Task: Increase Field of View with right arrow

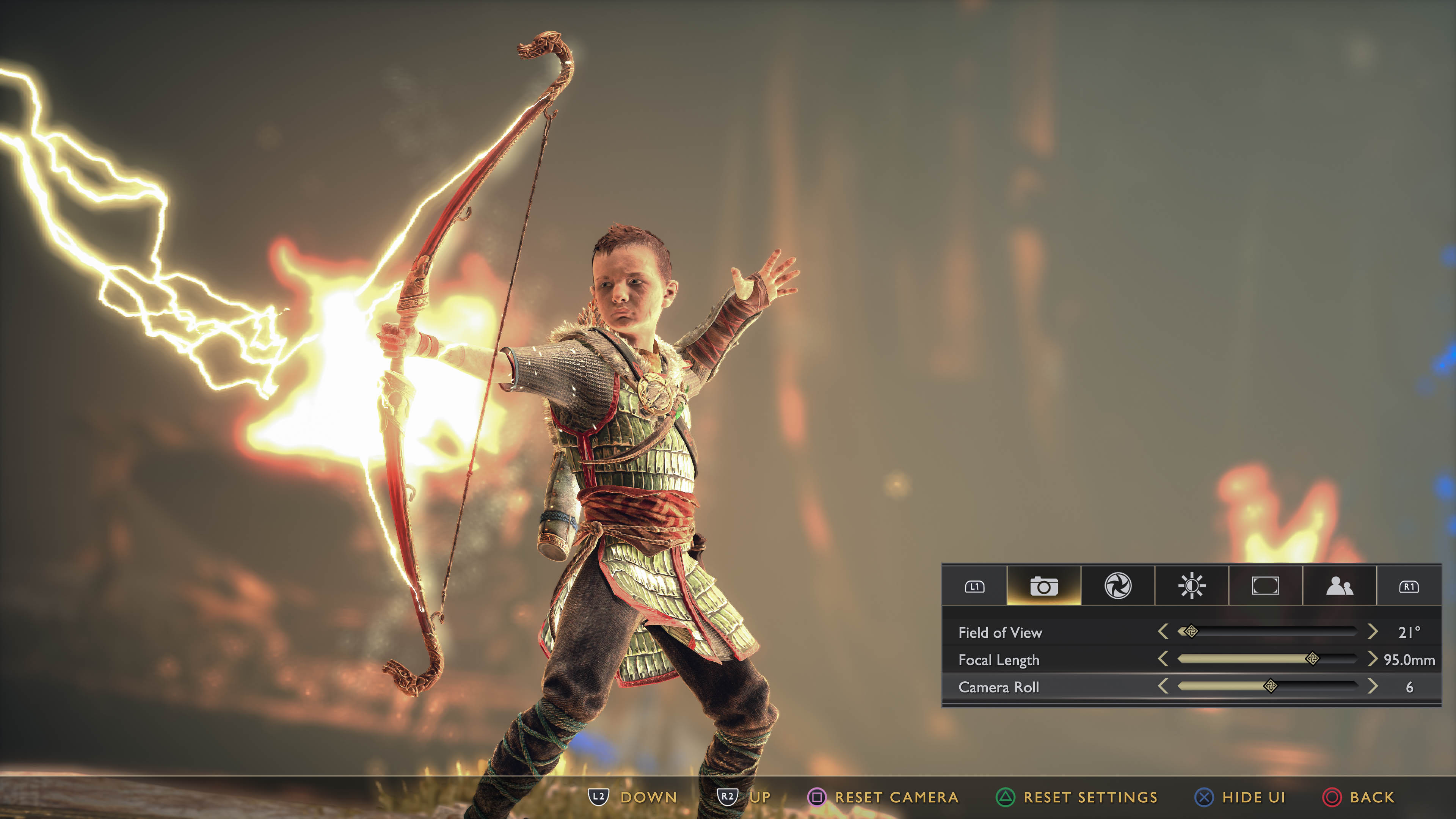Action: [x=1372, y=631]
